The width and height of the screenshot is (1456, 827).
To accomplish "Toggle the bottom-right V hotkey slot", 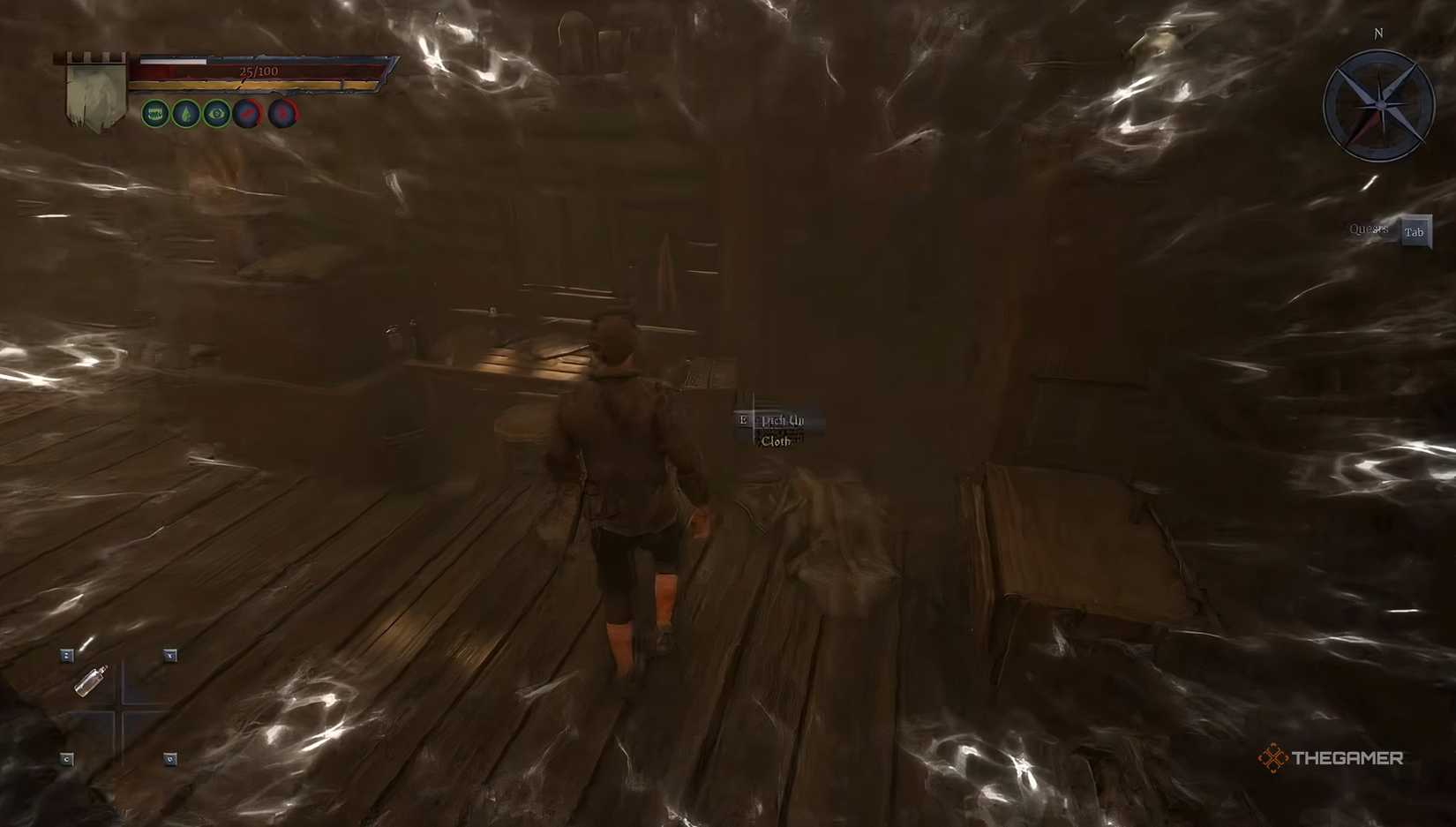I will (x=168, y=758).
